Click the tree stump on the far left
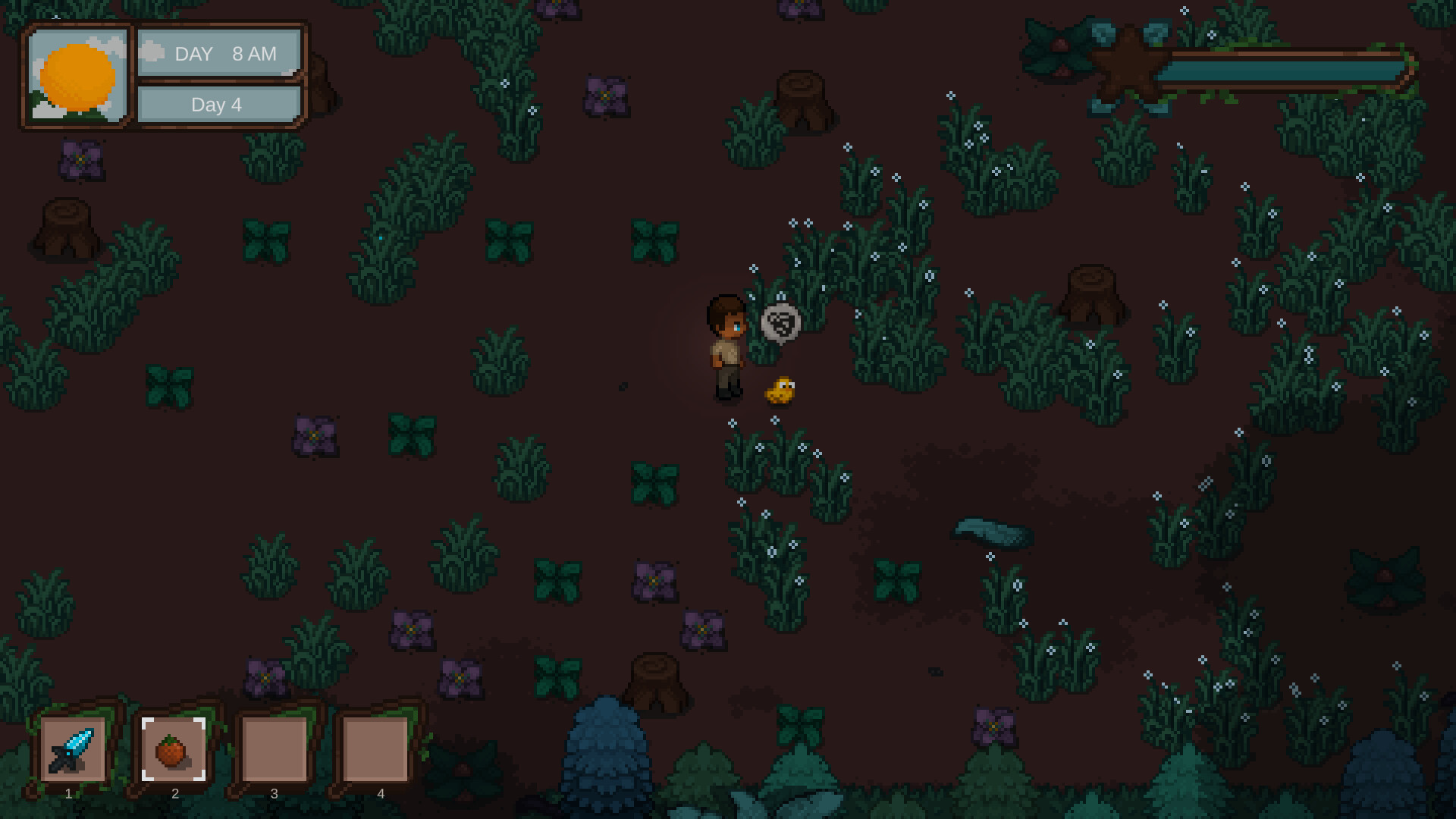 pyautogui.click(x=67, y=227)
